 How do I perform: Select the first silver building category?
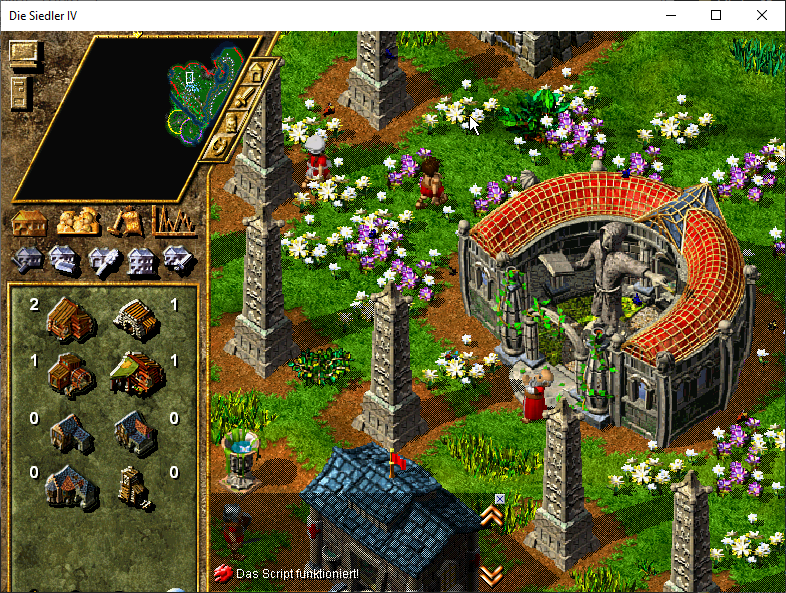click(26, 260)
